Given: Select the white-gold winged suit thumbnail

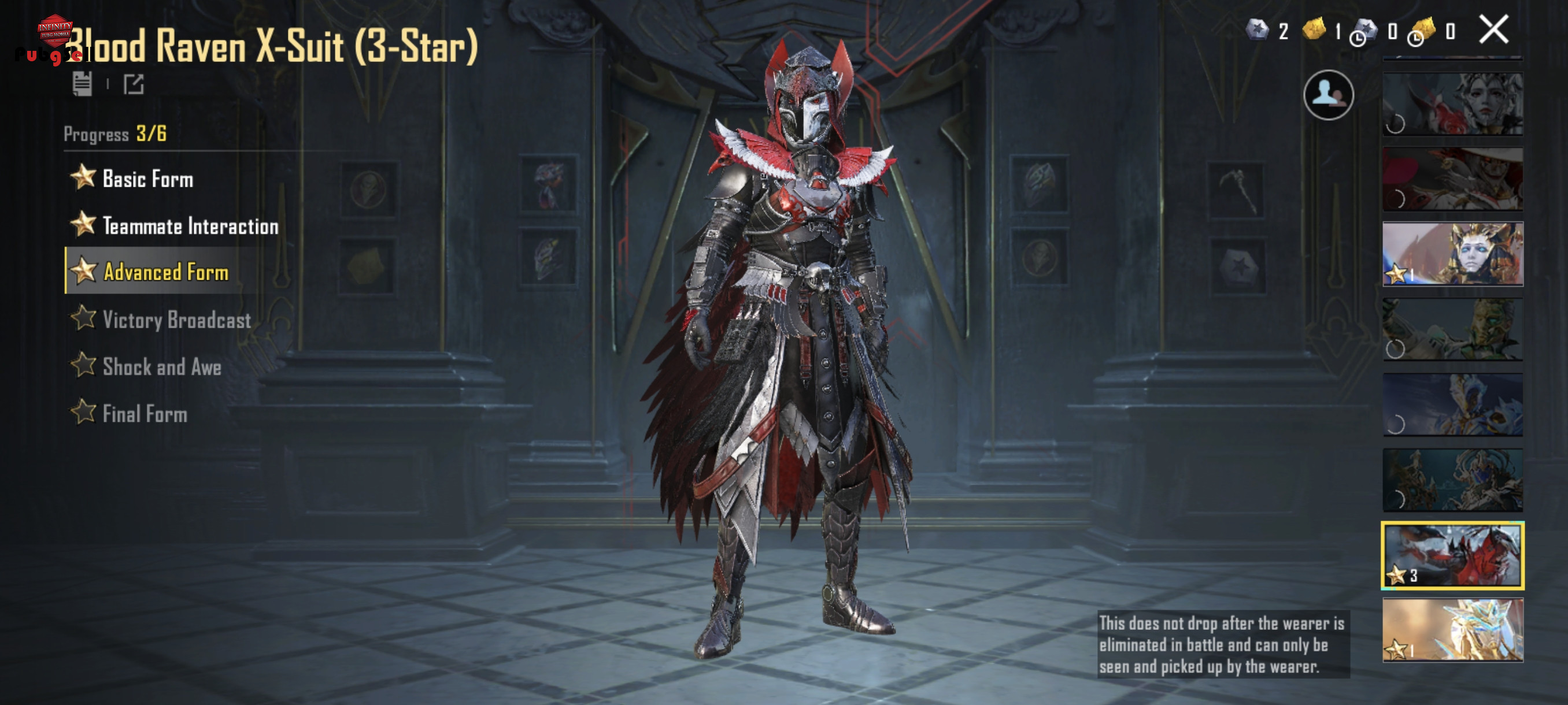Looking at the screenshot, I should (x=1452, y=629).
